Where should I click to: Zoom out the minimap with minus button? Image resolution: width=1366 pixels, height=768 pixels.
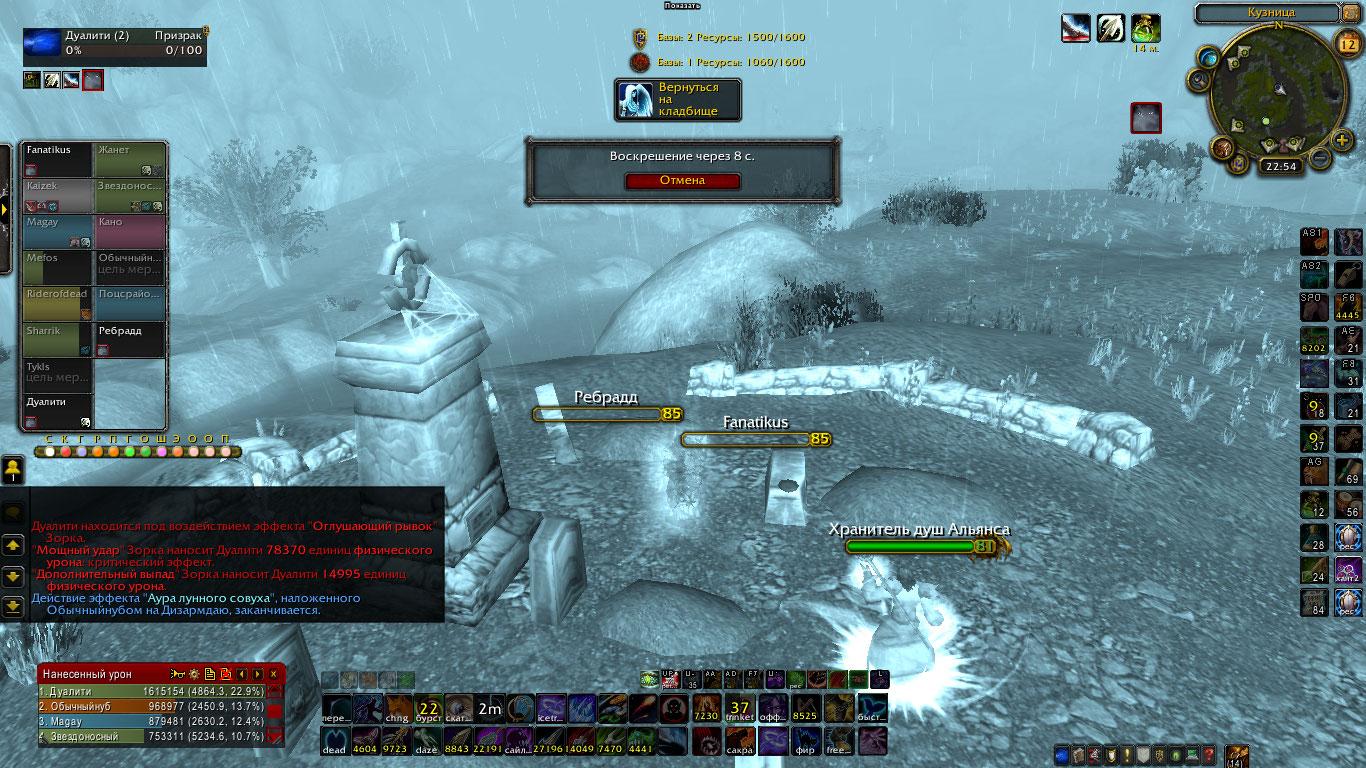coord(1319,158)
